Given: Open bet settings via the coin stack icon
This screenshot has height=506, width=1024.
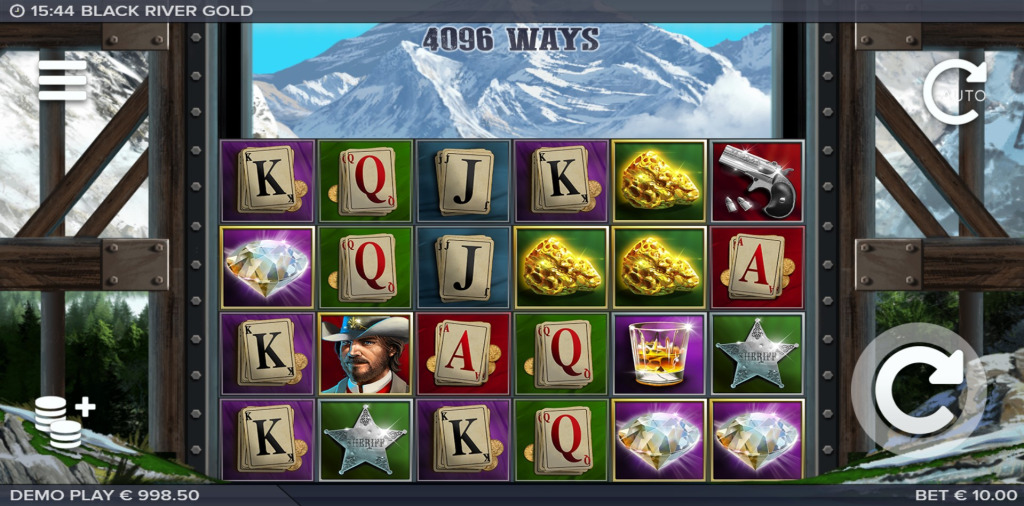Looking at the screenshot, I should tap(63, 422).
